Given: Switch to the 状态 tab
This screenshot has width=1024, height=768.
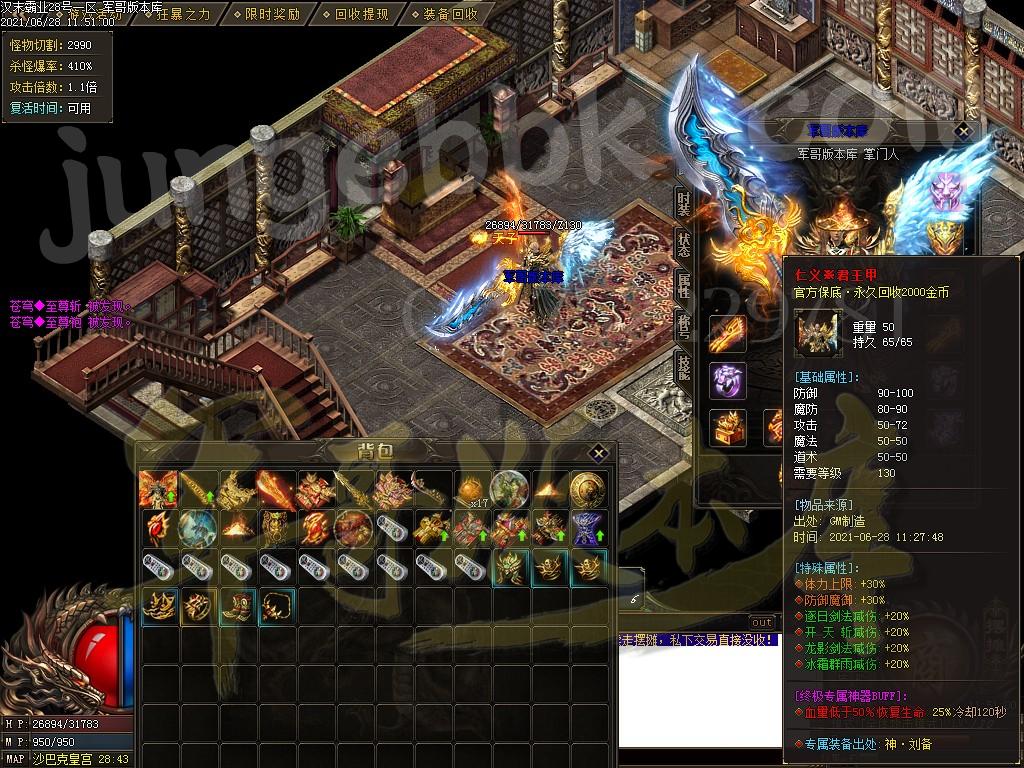Looking at the screenshot, I should 684,246.
